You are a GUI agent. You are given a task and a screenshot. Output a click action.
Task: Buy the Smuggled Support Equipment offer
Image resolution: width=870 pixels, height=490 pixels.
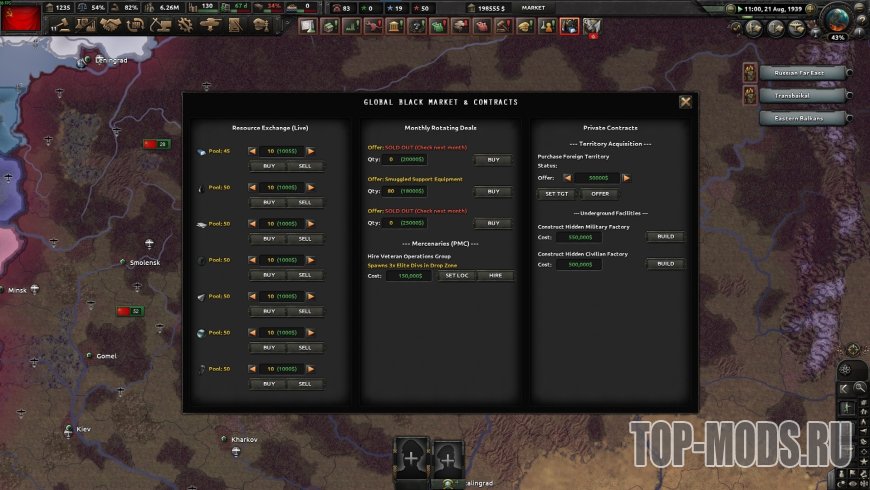coord(493,191)
